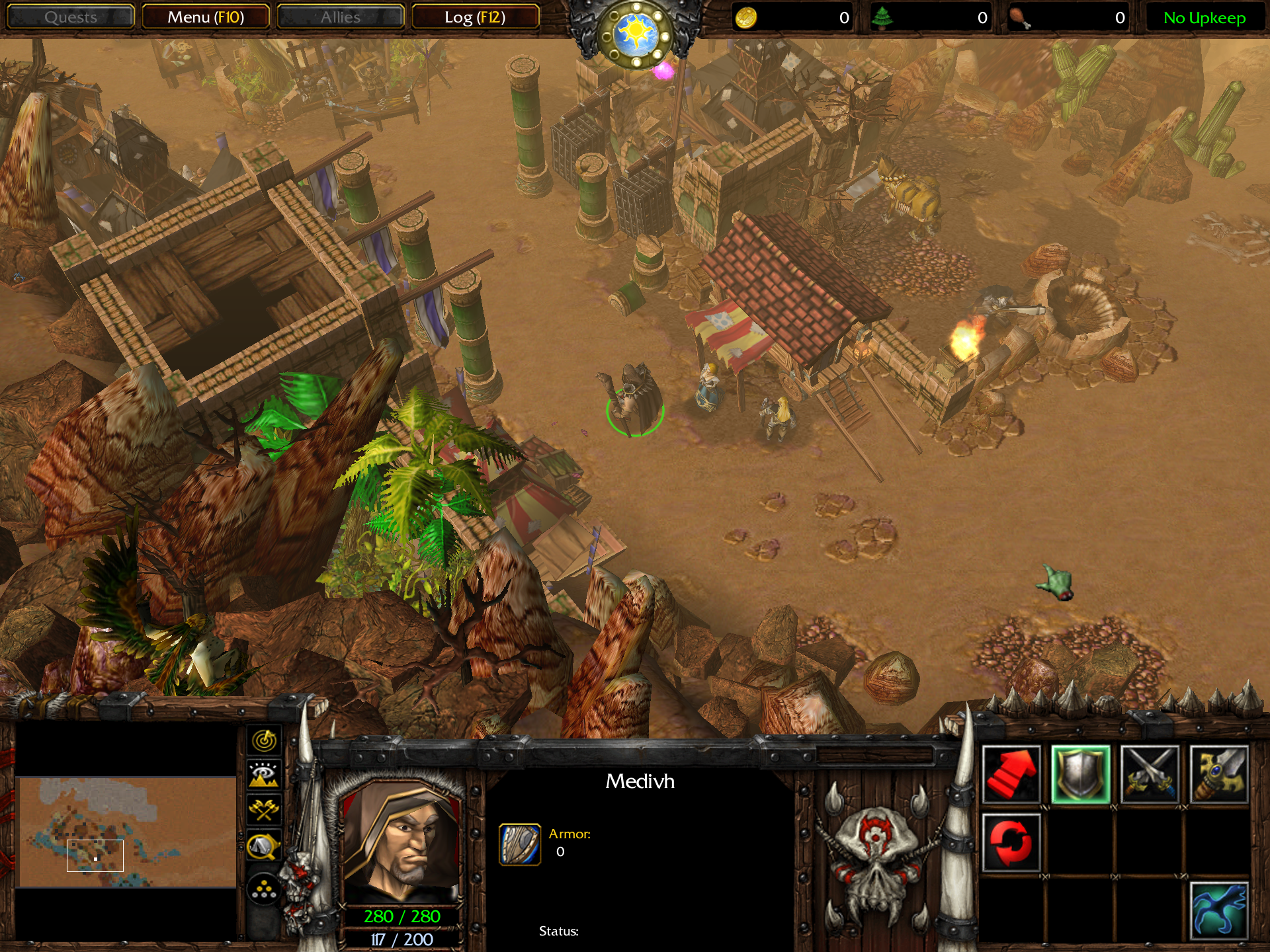Image resolution: width=1270 pixels, height=952 pixels.
Task: Open the Allies panel
Action: click(x=340, y=17)
